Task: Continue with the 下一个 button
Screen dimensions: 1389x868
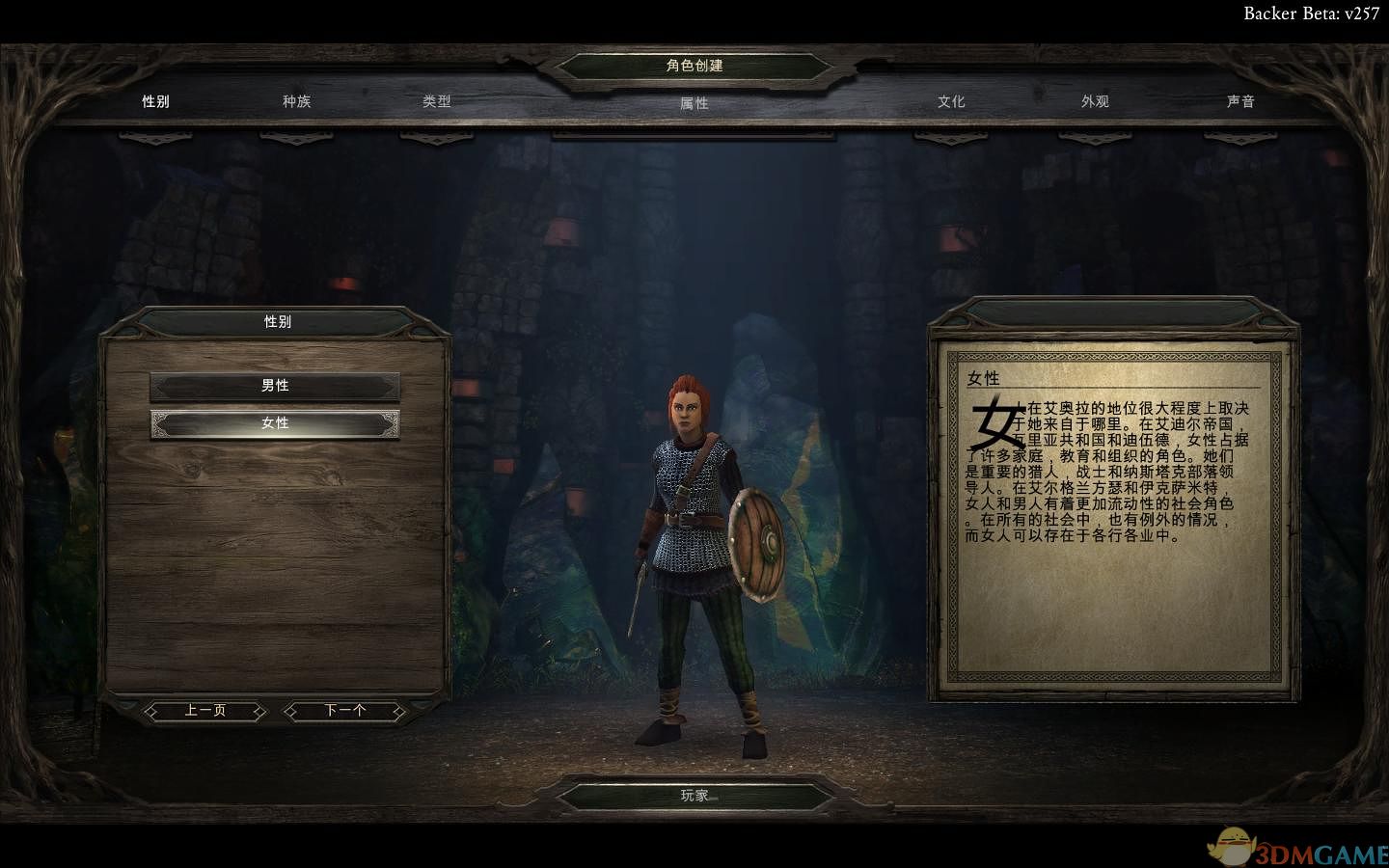Action: 344,711
